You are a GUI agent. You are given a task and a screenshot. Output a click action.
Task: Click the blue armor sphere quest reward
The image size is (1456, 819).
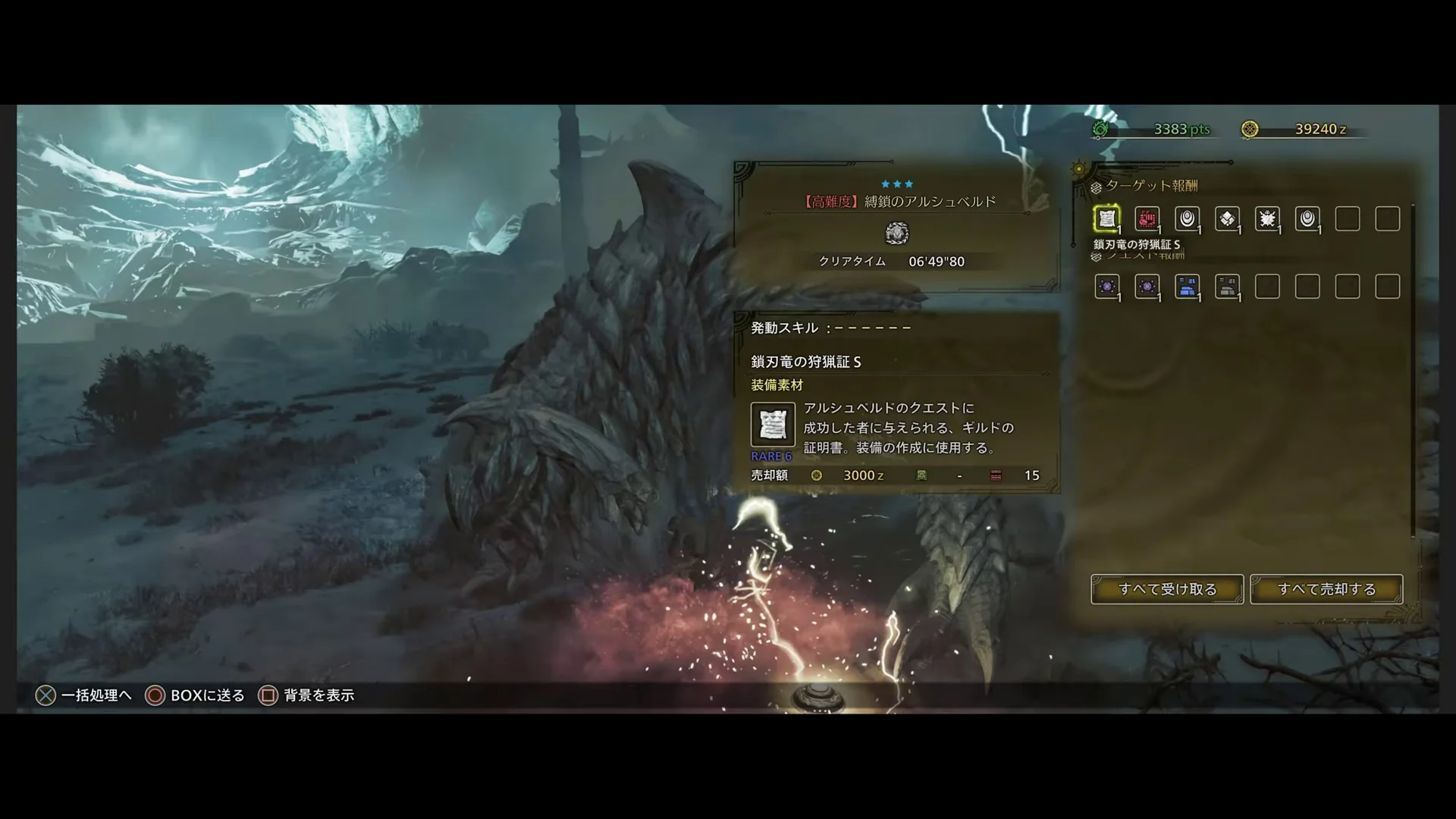(x=1188, y=287)
